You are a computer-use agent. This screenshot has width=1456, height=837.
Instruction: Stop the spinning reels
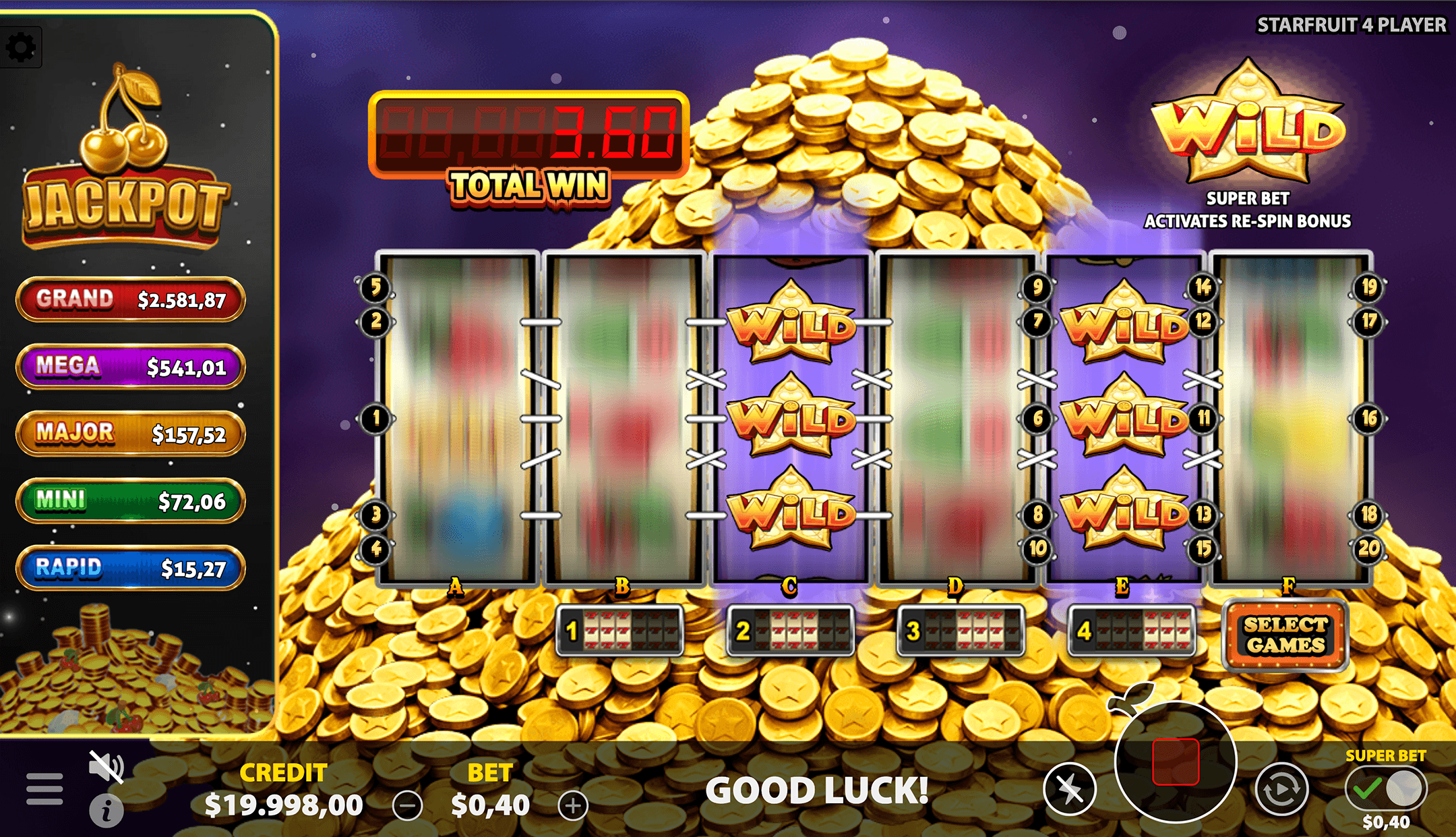tap(1176, 762)
